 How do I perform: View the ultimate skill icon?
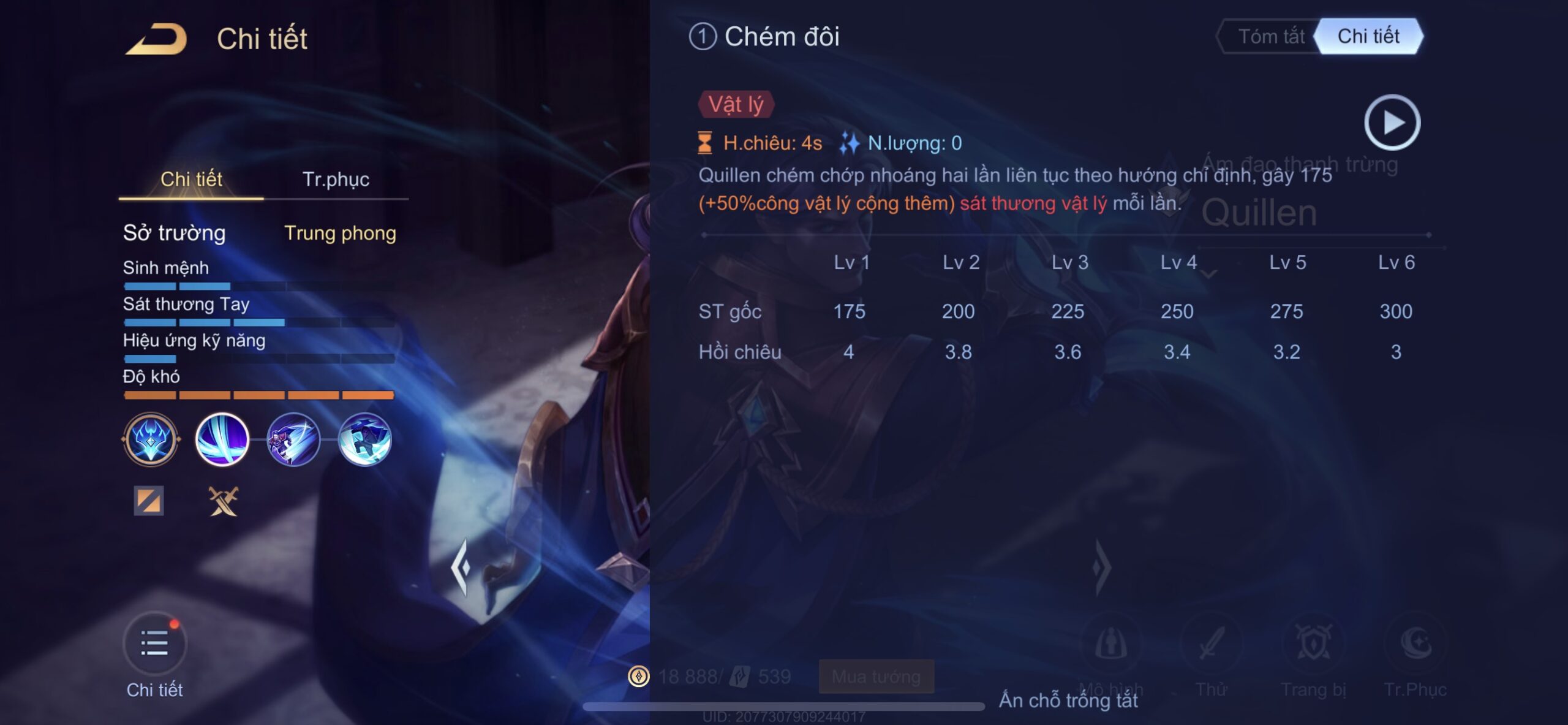click(365, 439)
